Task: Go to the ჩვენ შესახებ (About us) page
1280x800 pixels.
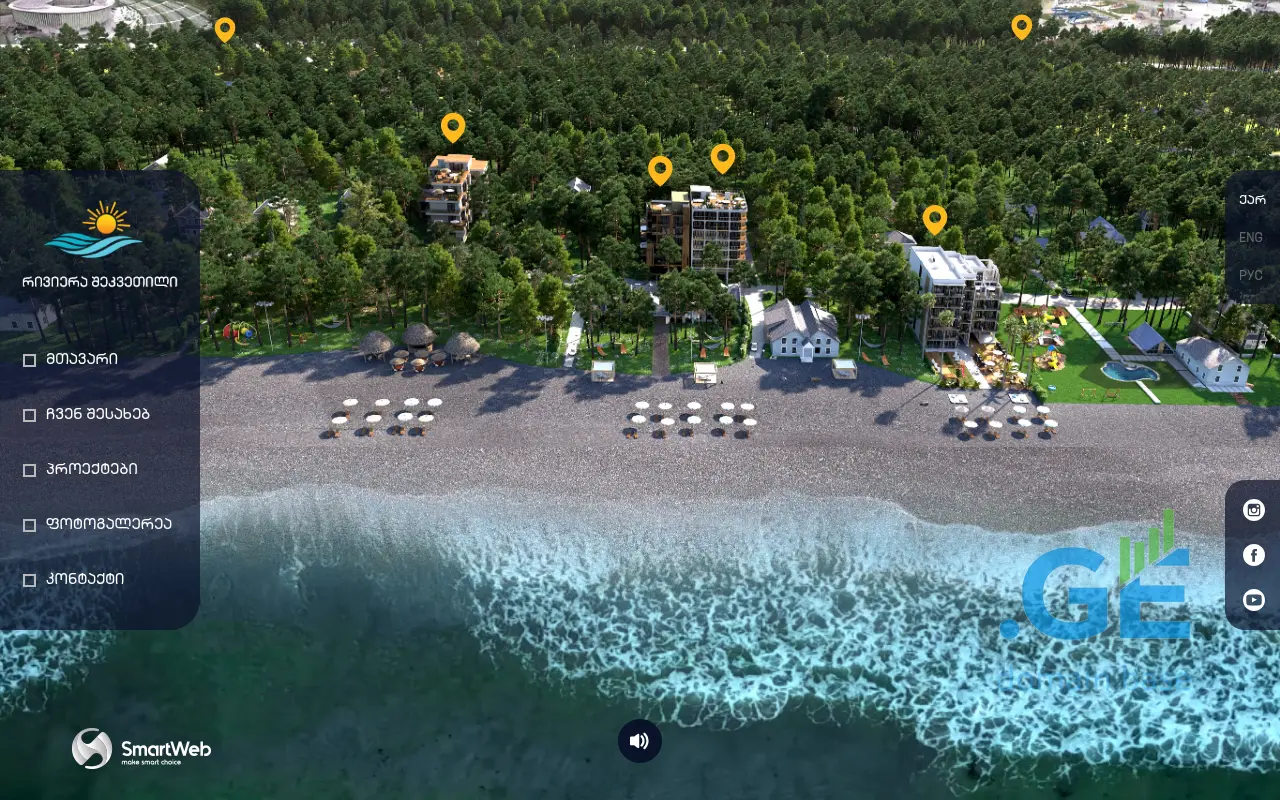Action: coord(97,414)
